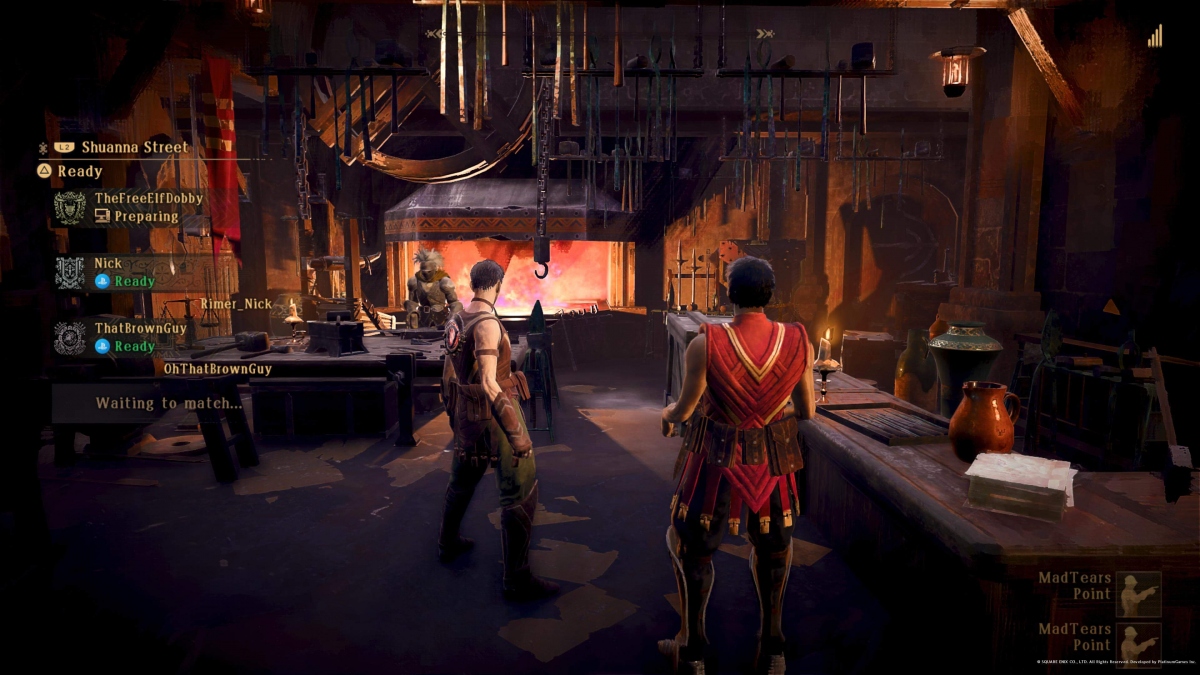The height and width of the screenshot is (675, 1200).
Task: Select TheFreeElfDobby in the player list
Action: tap(148, 199)
